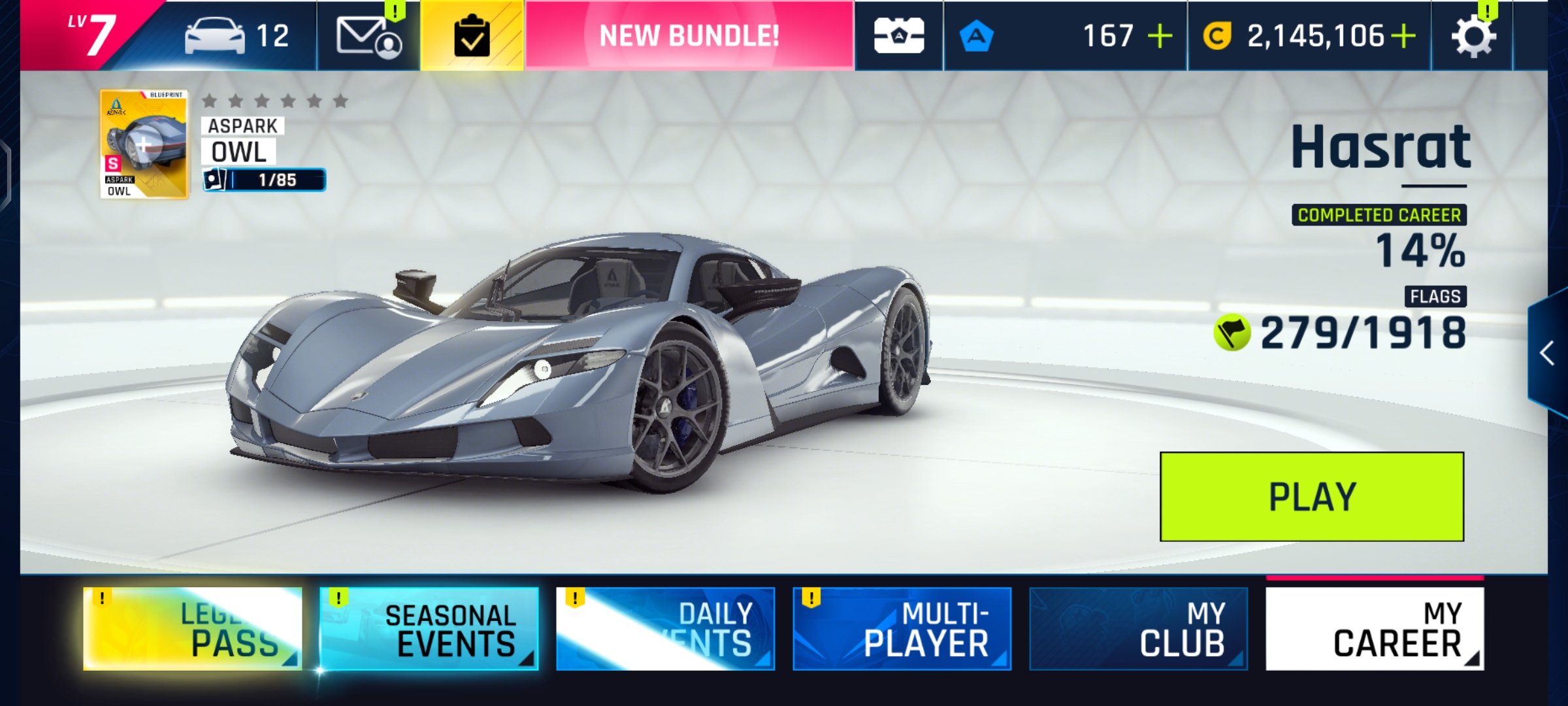Check the mail inbox icon
This screenshot has height=706, width=1568.
click(x=368, y=36)
